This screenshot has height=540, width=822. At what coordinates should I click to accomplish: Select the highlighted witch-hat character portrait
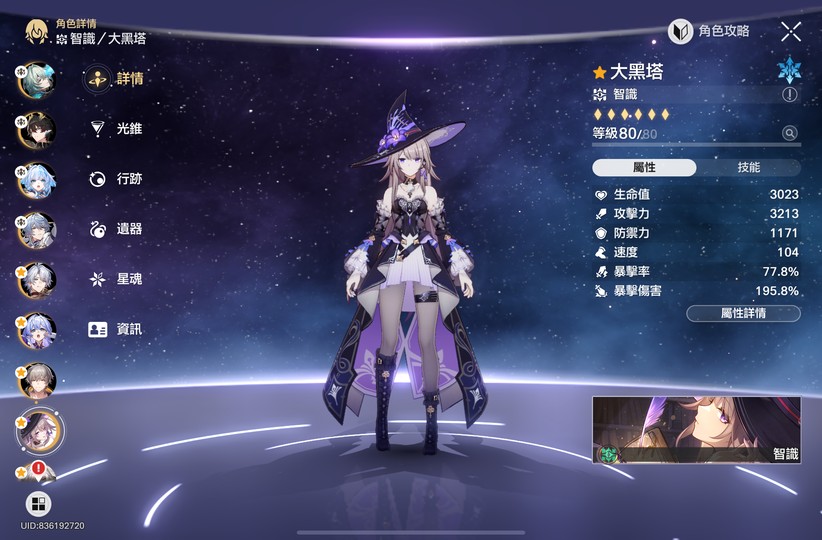[40, 430]
